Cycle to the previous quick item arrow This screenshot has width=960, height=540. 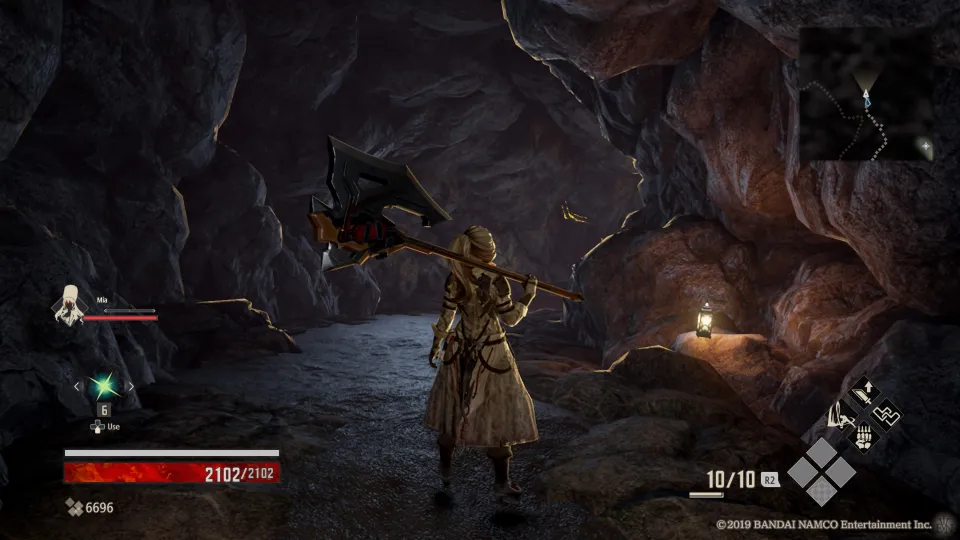77,386
